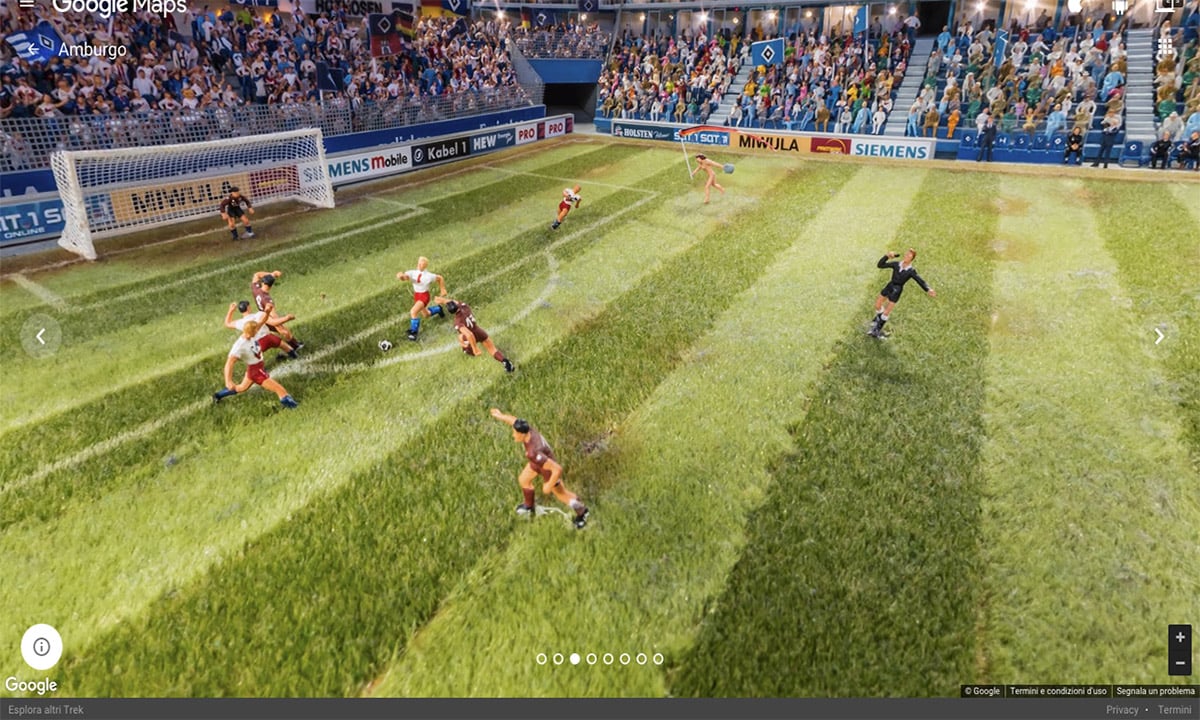1200x720 pixels.
Task: Go back to Amburgo with the arrow
Action: point(31,49)
